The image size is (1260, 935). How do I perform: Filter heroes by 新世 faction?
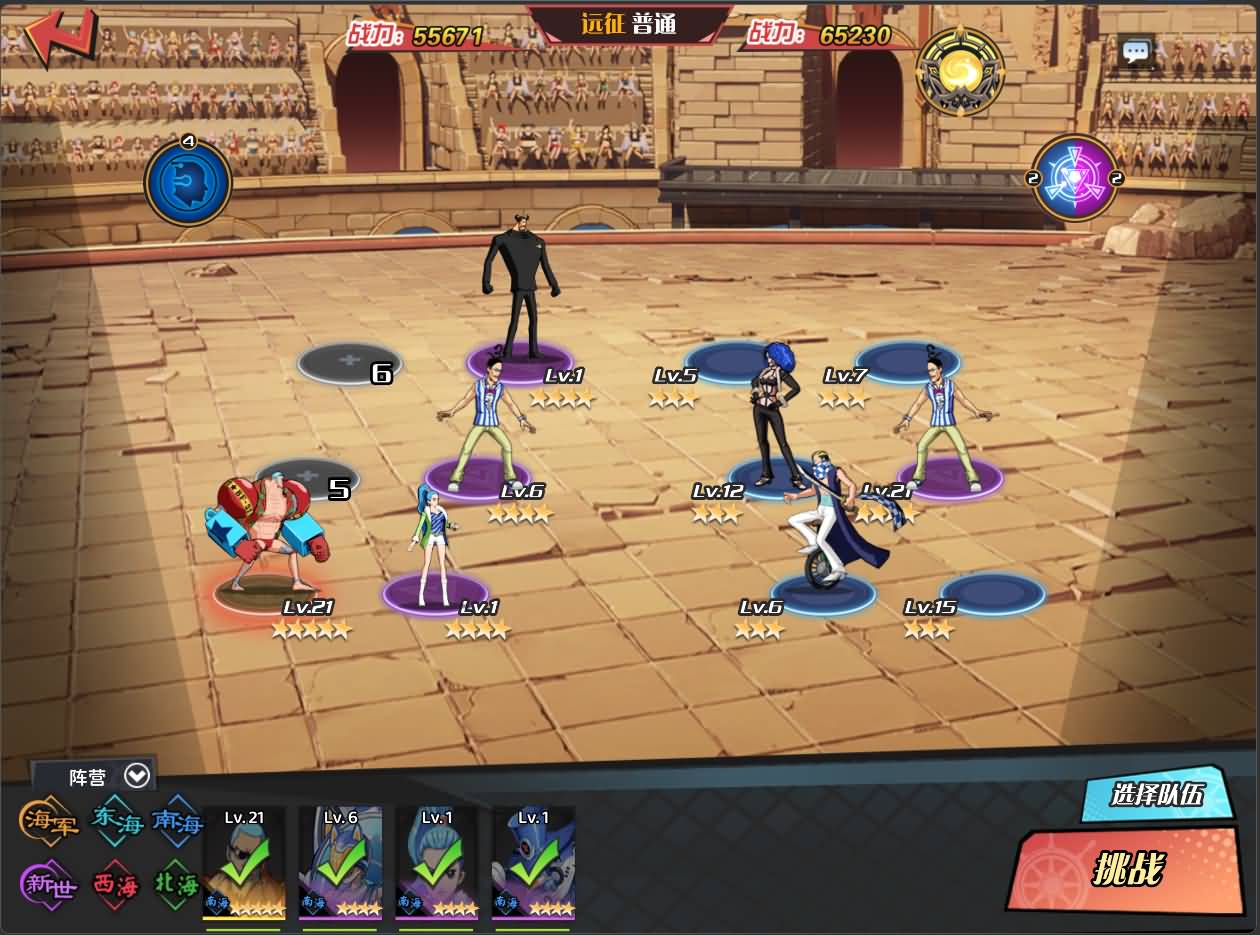click(x=48, y=884)
